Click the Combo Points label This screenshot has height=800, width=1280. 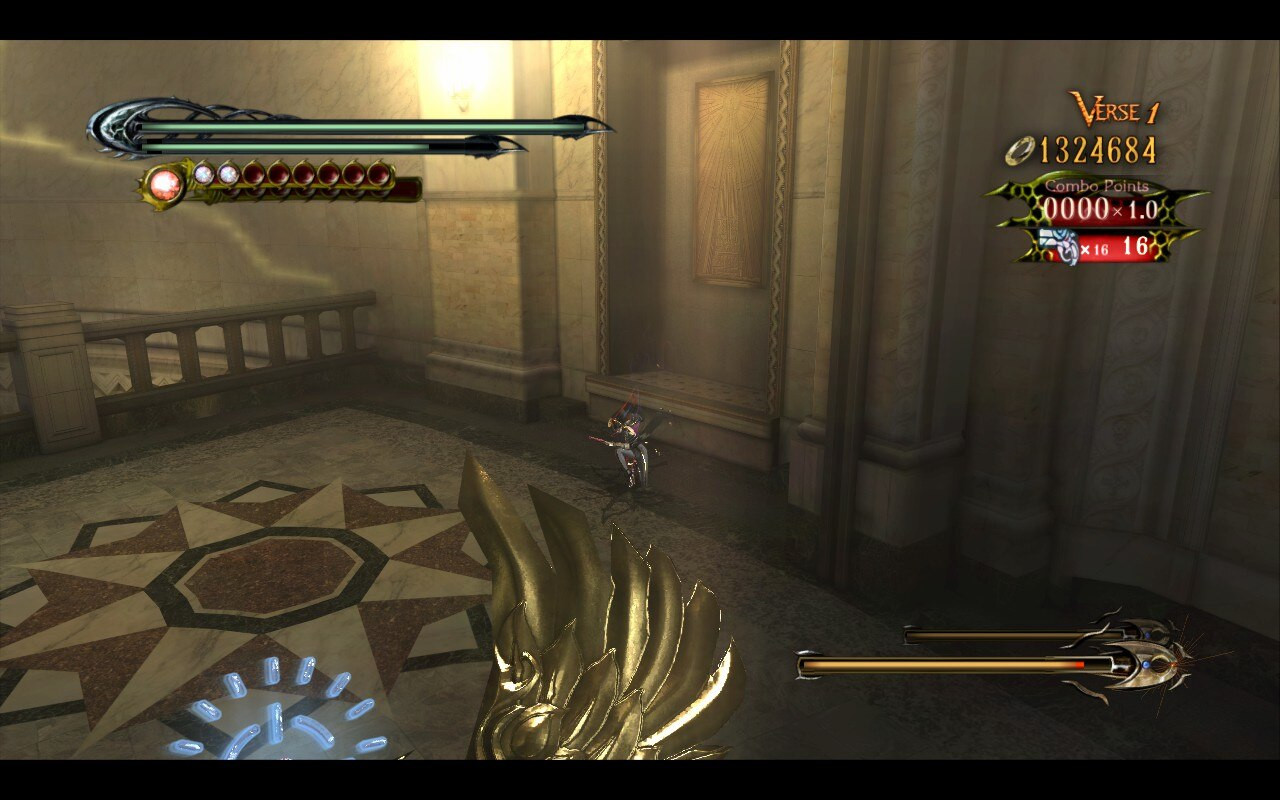(1098, 185)
